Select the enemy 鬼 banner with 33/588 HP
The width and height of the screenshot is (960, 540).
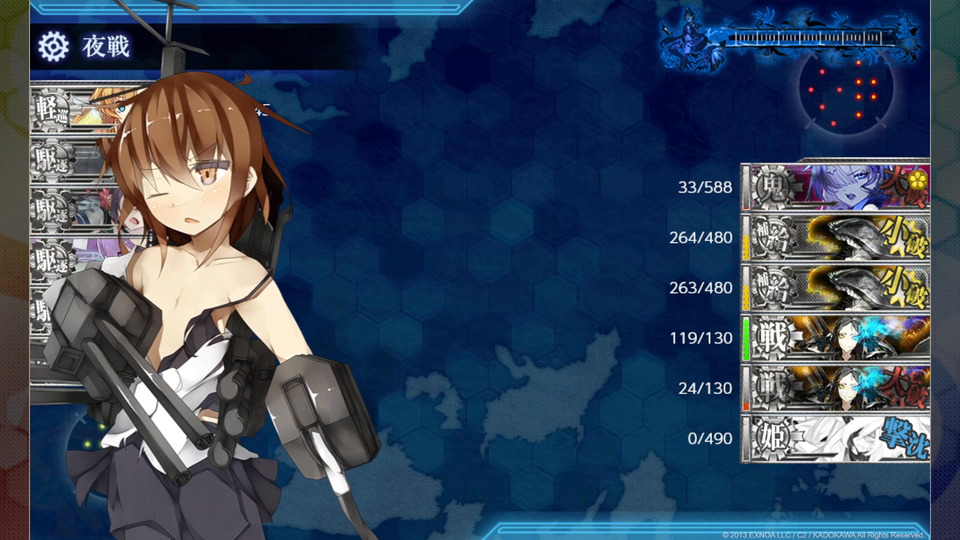tap(838, 187)
